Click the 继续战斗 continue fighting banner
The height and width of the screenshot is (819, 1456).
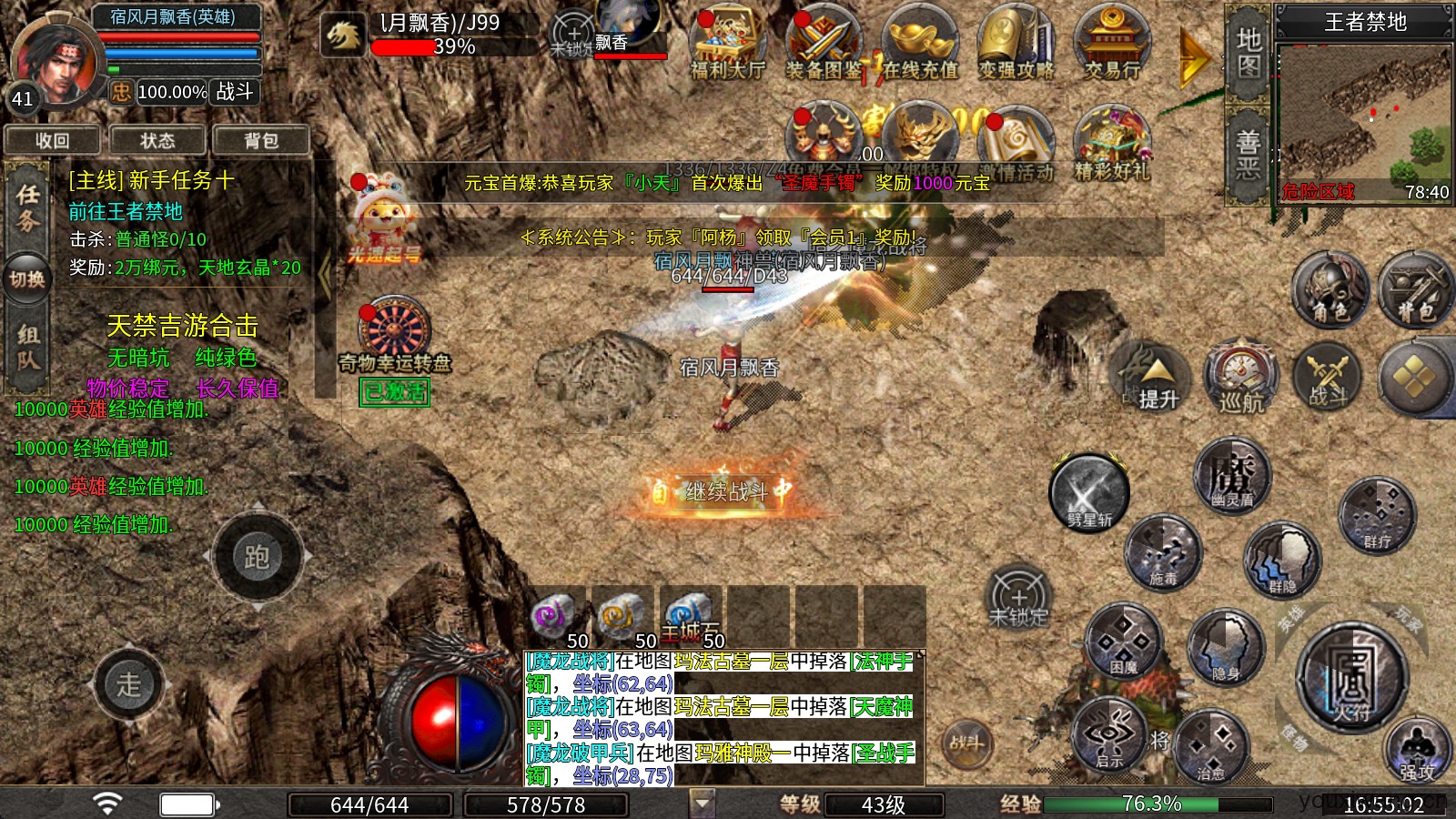(x=719, y=491)
